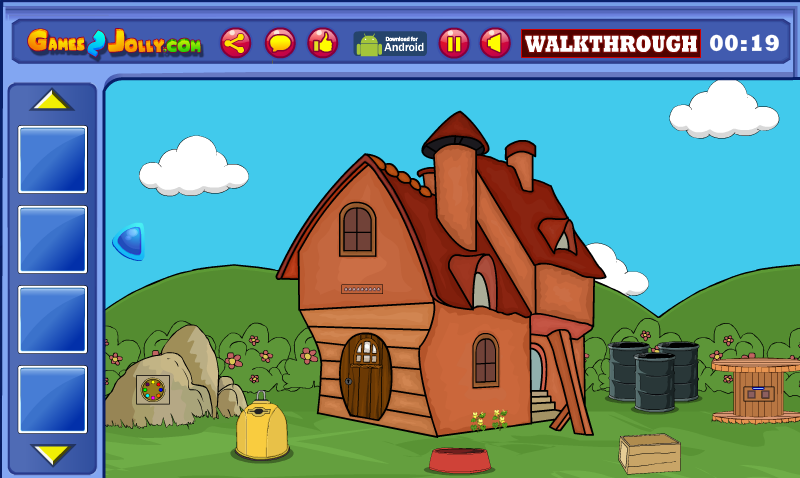
Task: Click the share button
Action: tap(236, 43)
